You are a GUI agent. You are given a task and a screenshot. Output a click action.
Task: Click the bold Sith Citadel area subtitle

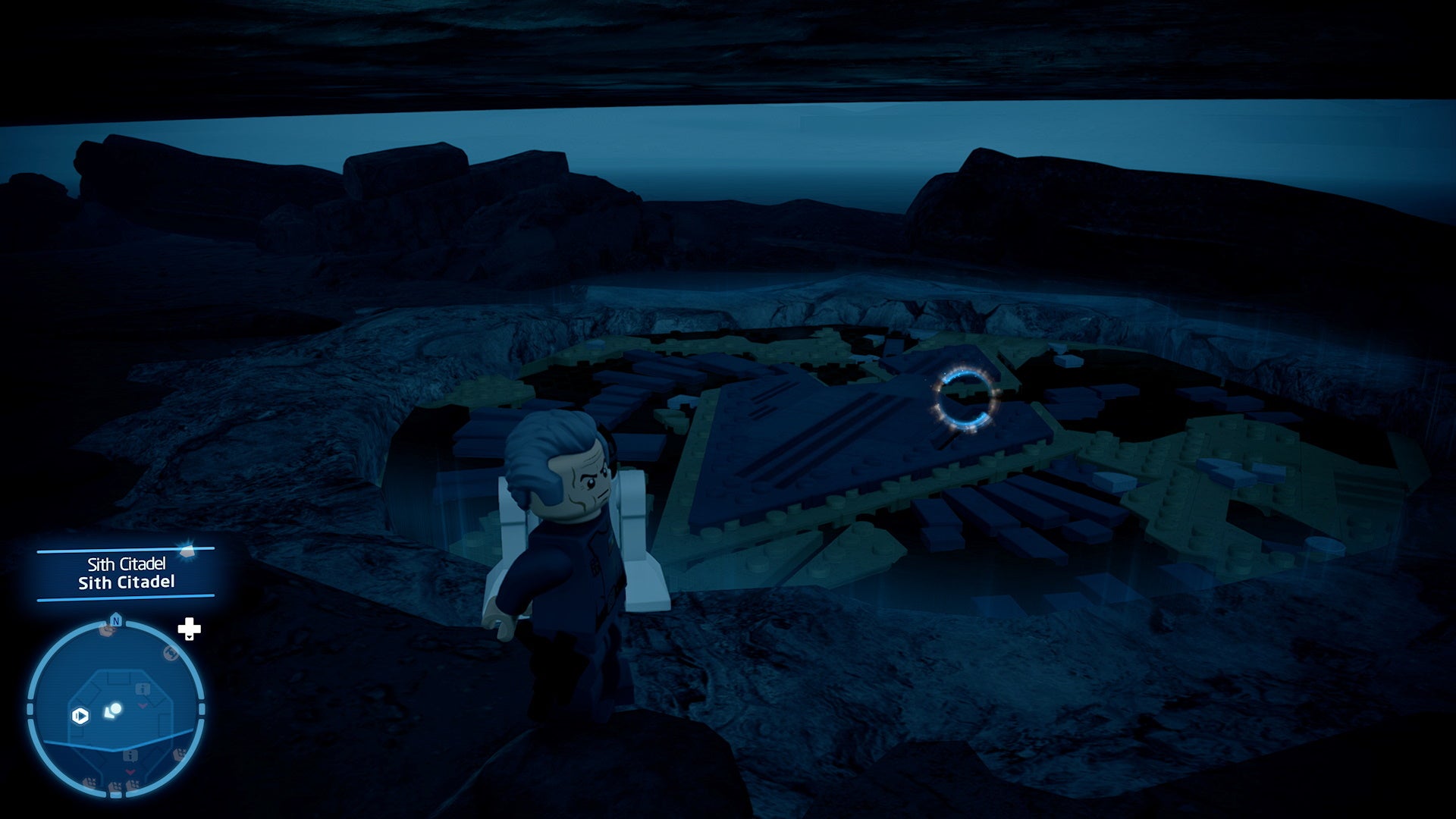coord(127,582)
